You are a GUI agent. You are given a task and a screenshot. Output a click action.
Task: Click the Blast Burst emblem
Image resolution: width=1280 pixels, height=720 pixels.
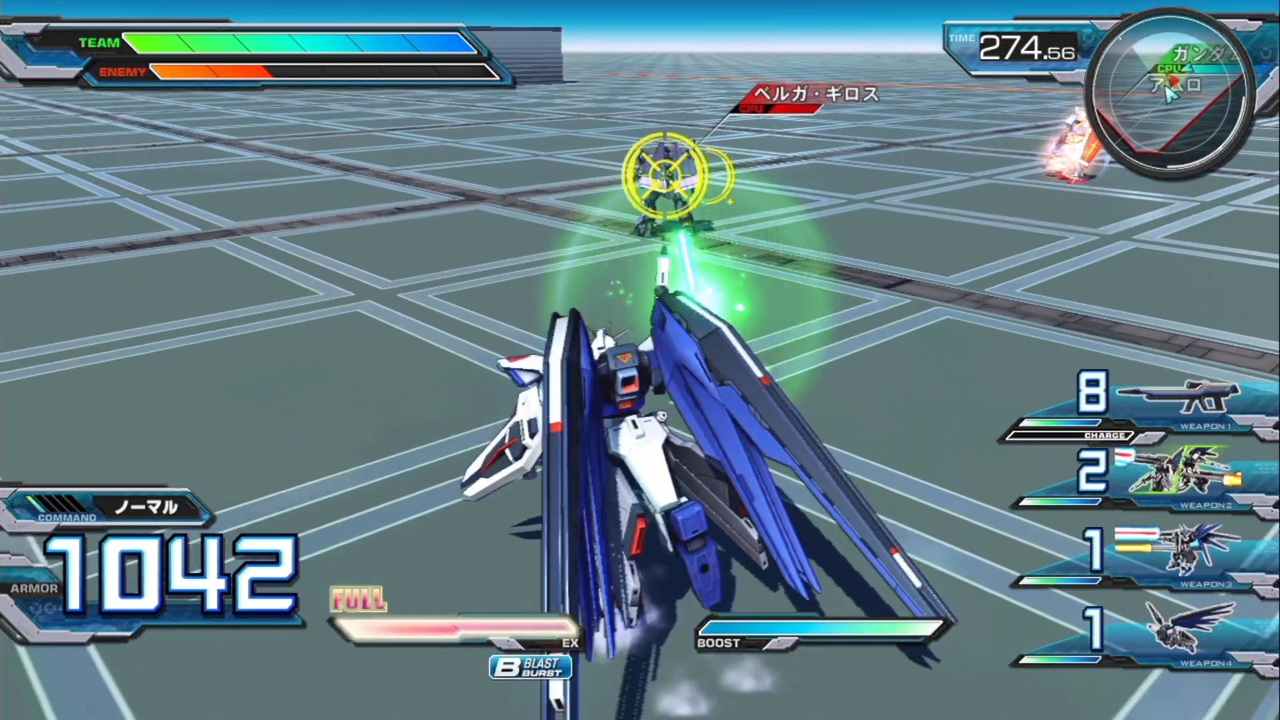530,666
